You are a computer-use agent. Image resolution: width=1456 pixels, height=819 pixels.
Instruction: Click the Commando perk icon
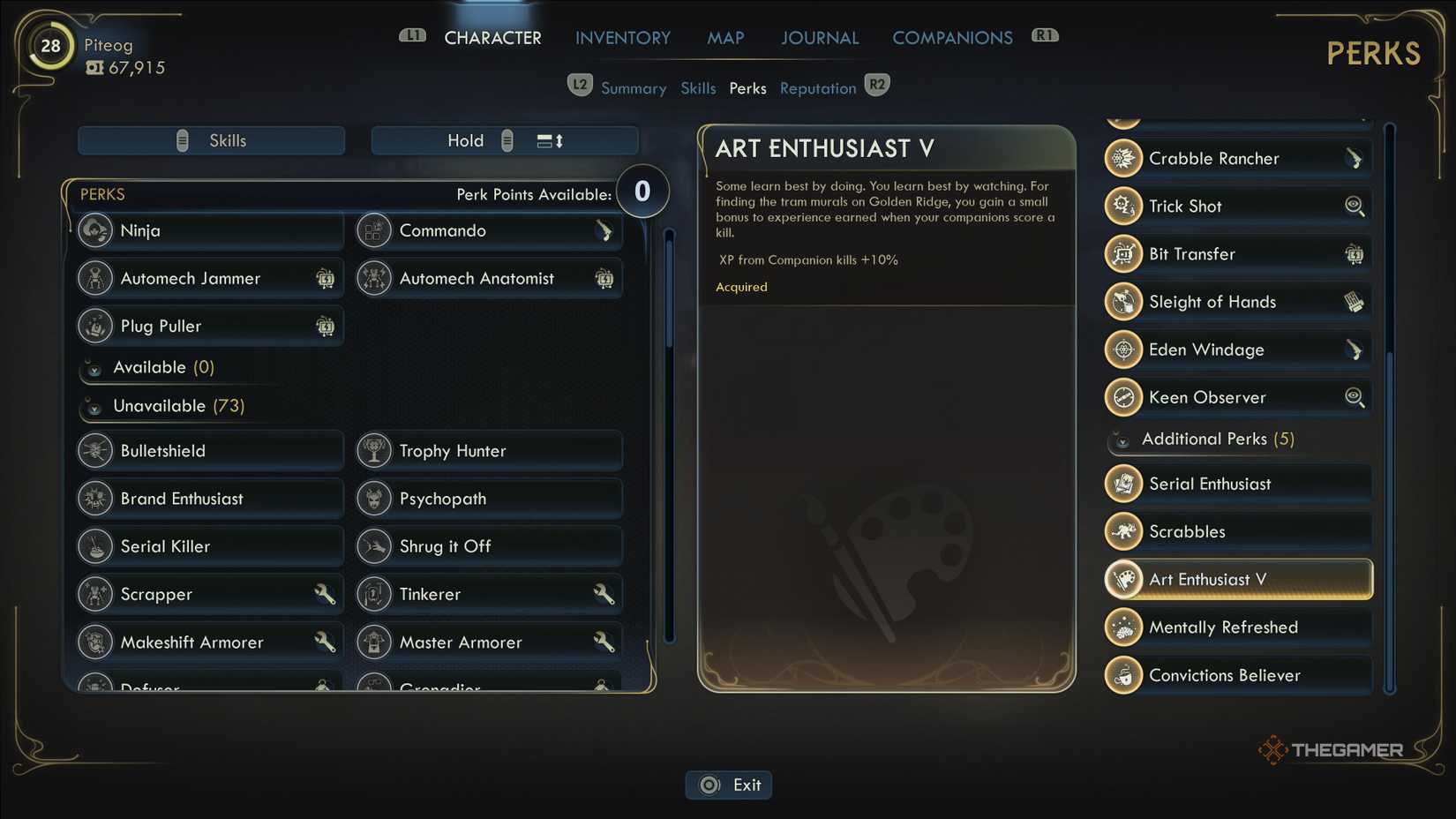tap(374, 230)
